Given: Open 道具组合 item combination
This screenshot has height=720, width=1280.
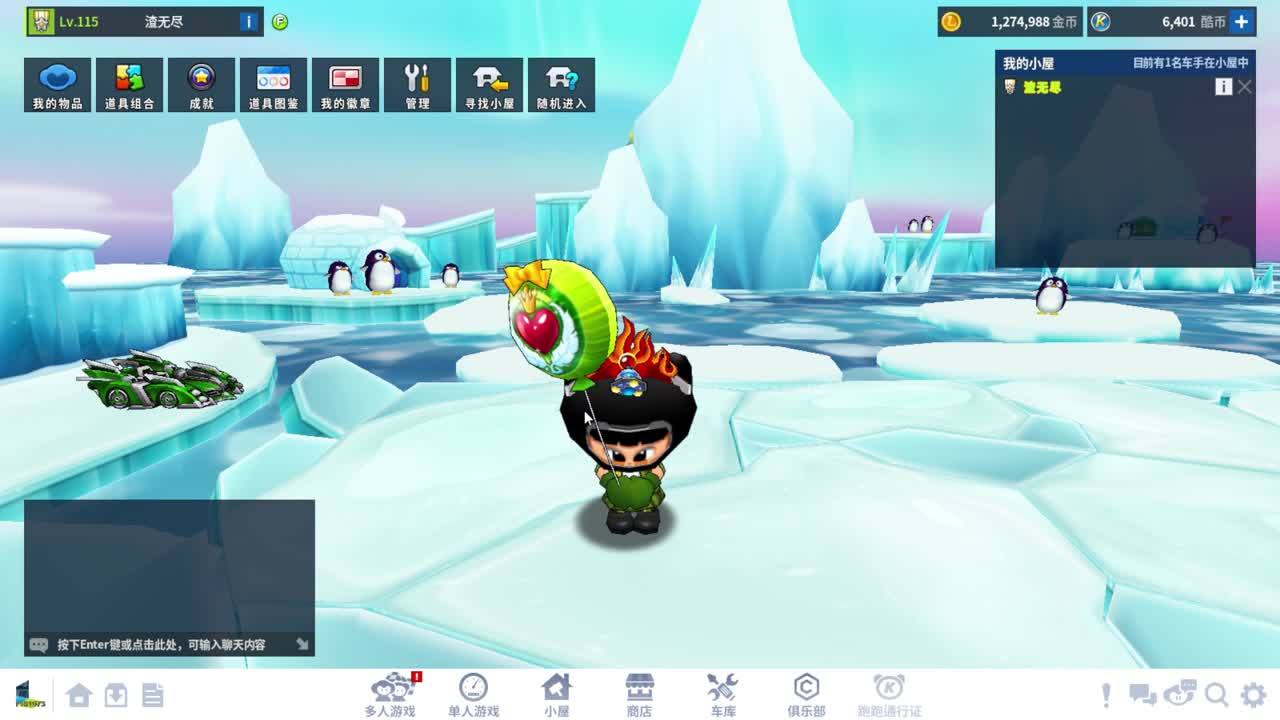Looking at the screenshot, I should [x=129, y=85].
